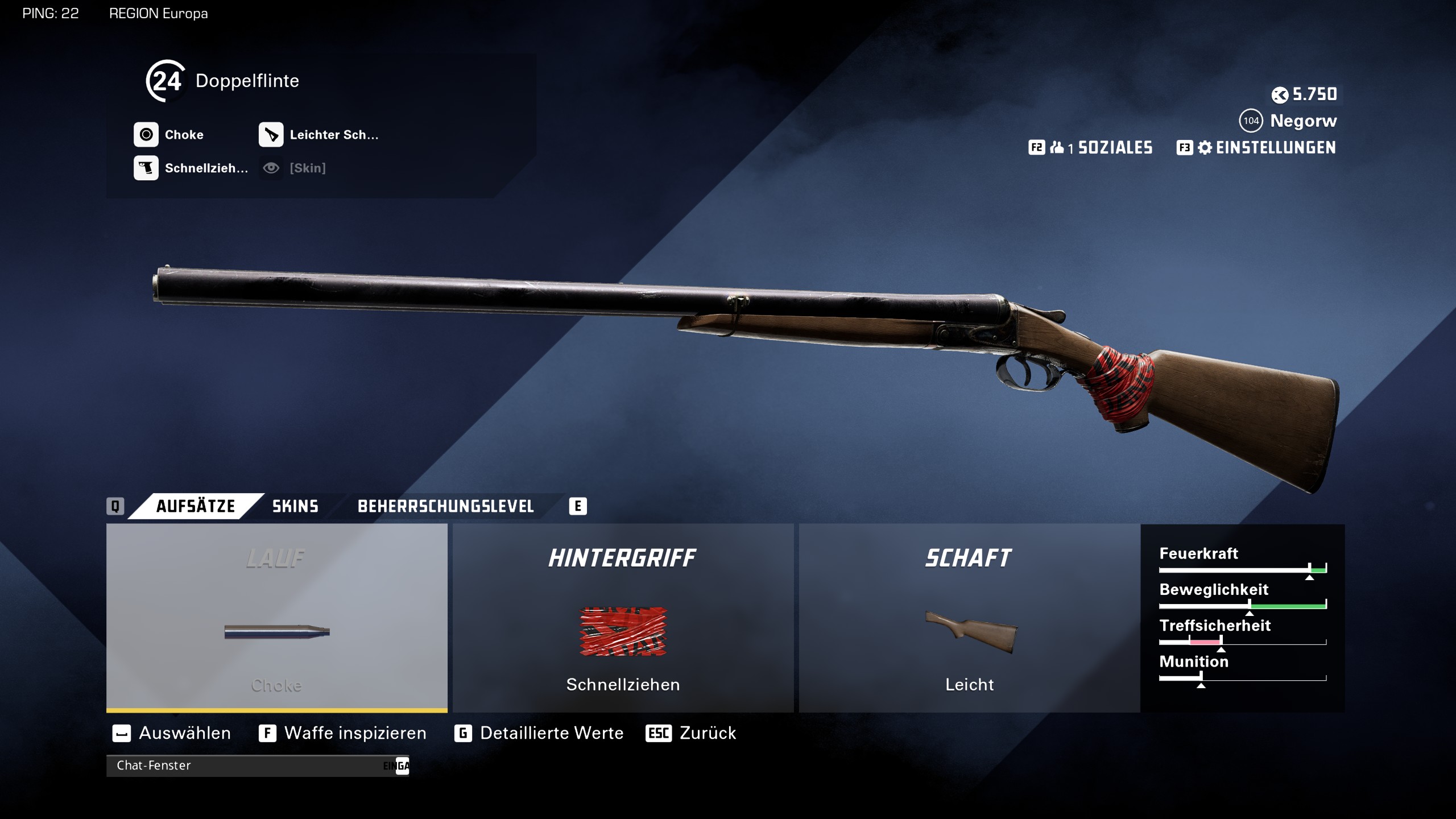Click the Choke muzzle thumbnail in Lauf panel
The height and width of the screenshot is (819, 1456).
(x=277, y=630)
